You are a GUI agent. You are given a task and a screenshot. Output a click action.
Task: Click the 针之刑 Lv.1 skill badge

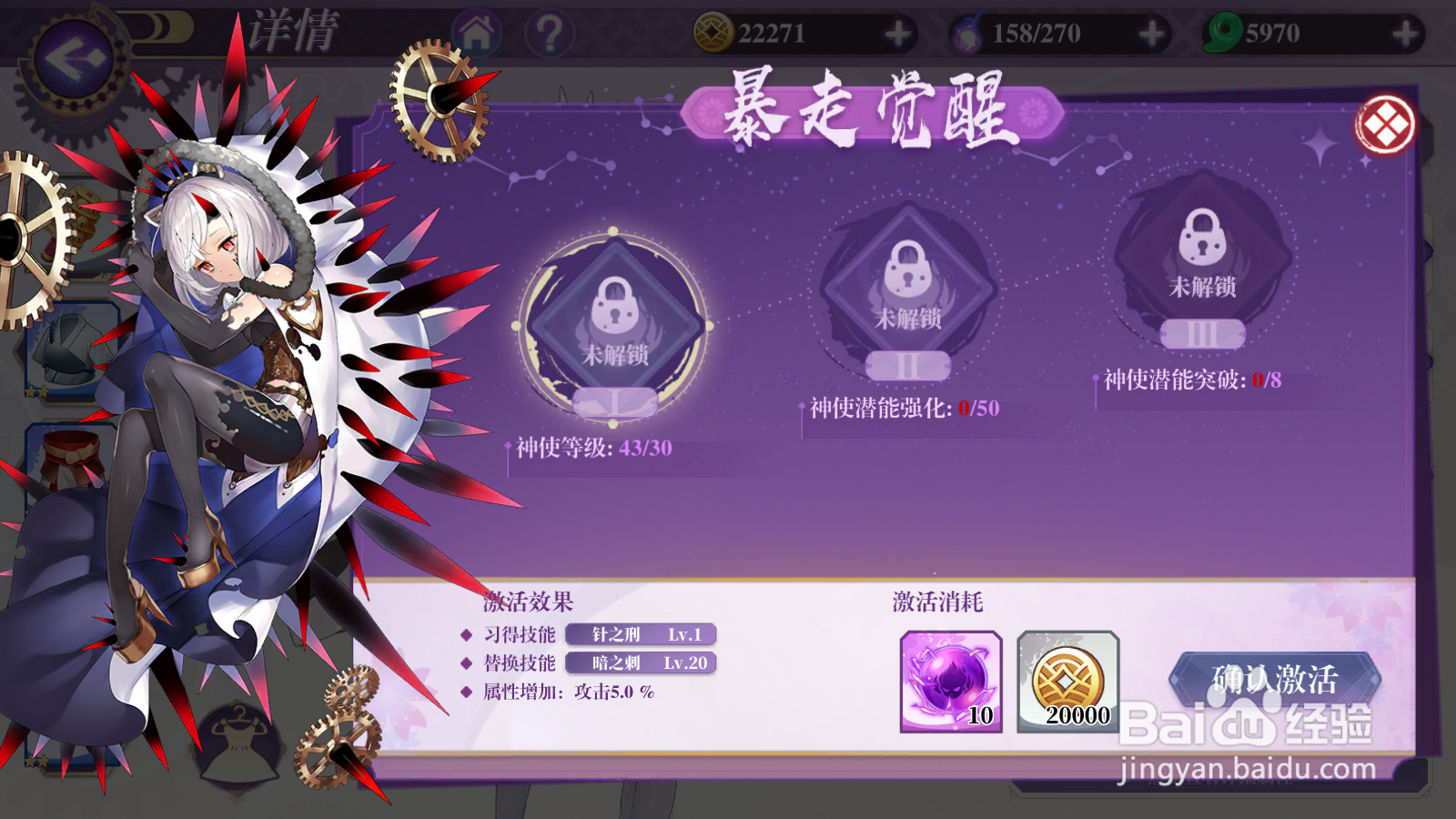[x=642, y=635]
